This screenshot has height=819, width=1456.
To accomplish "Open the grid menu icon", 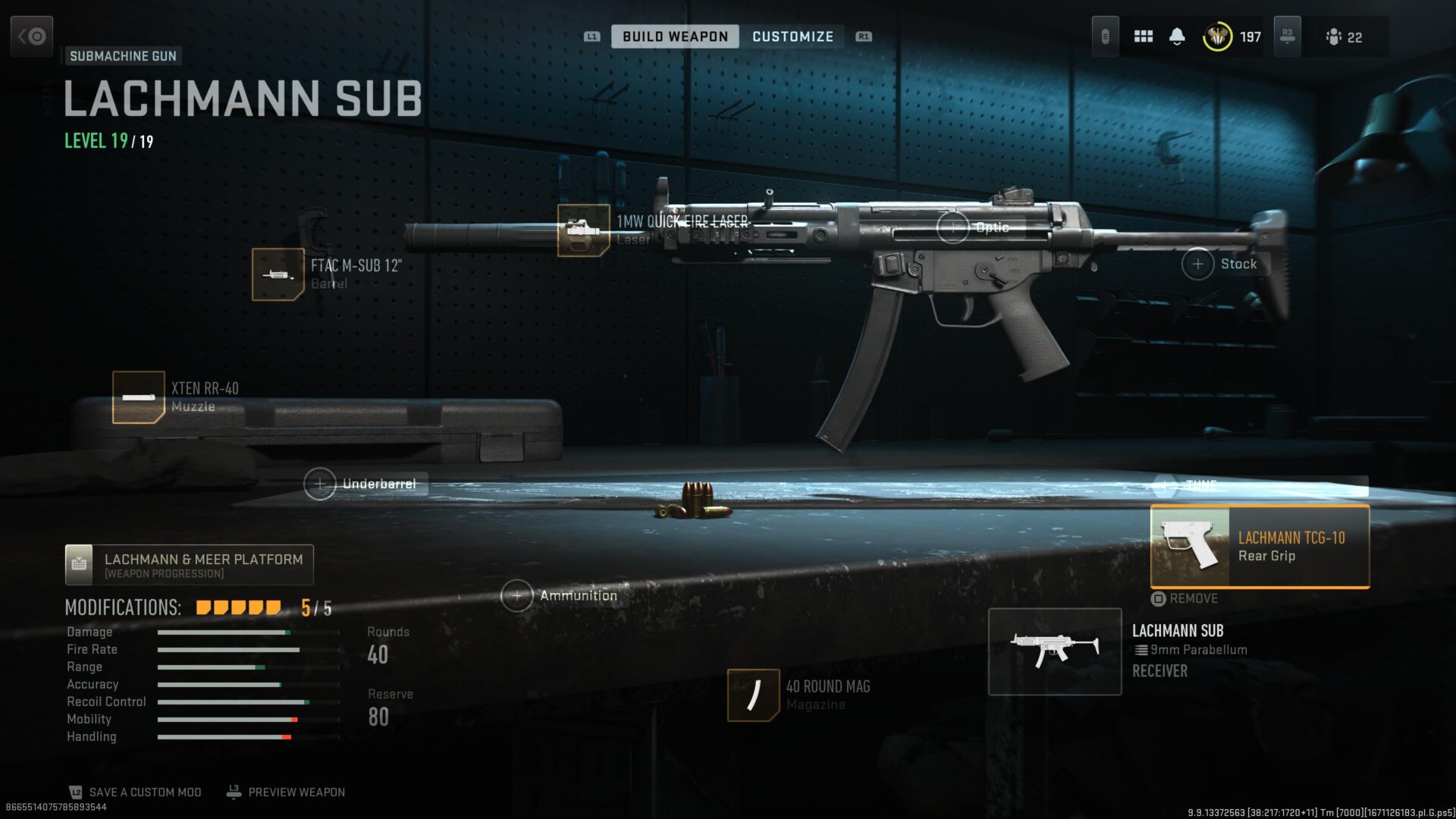I will (1143, 36).
